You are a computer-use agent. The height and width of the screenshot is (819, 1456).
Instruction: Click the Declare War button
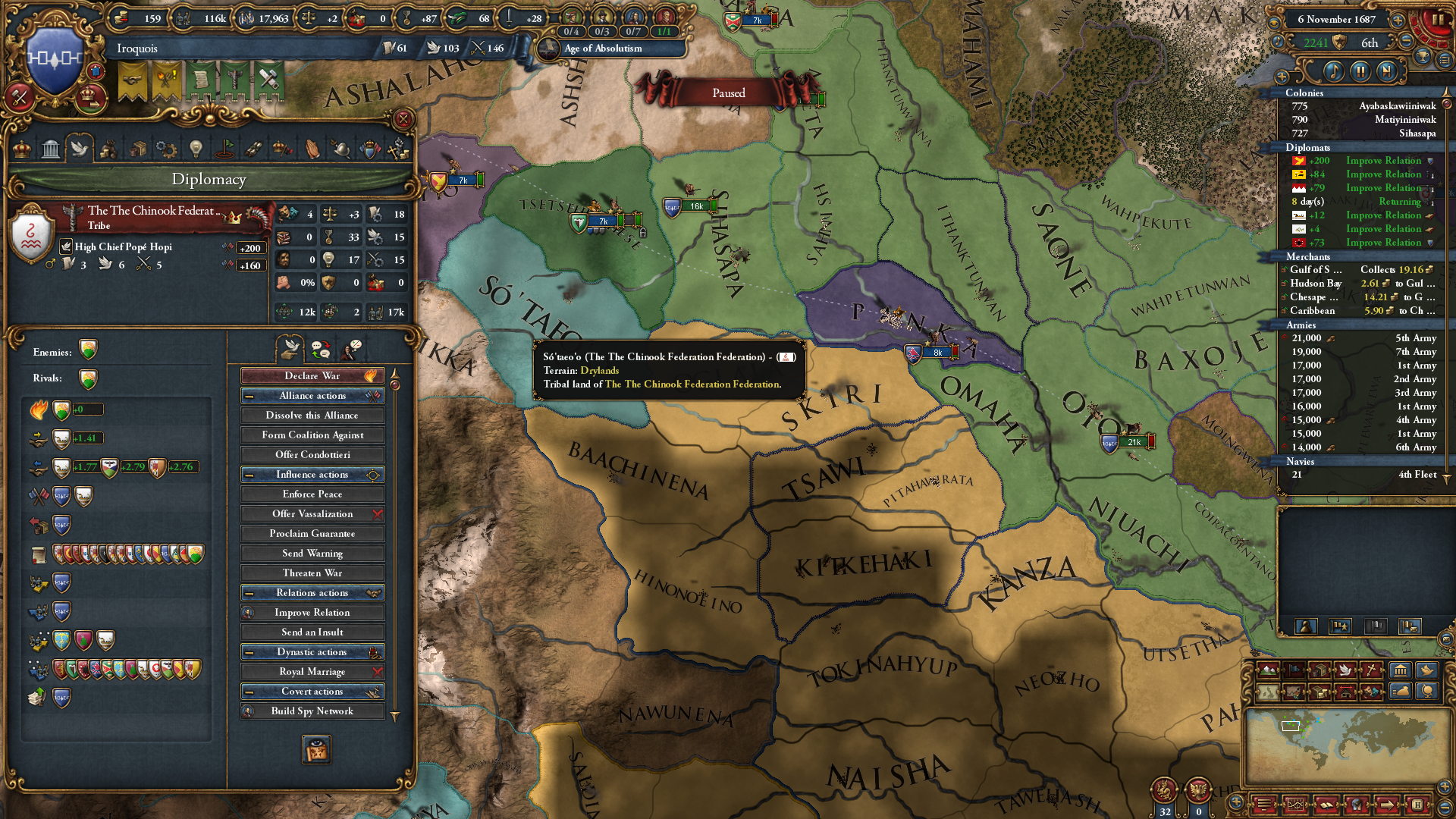pyautogui.click(x=312, y=375)
